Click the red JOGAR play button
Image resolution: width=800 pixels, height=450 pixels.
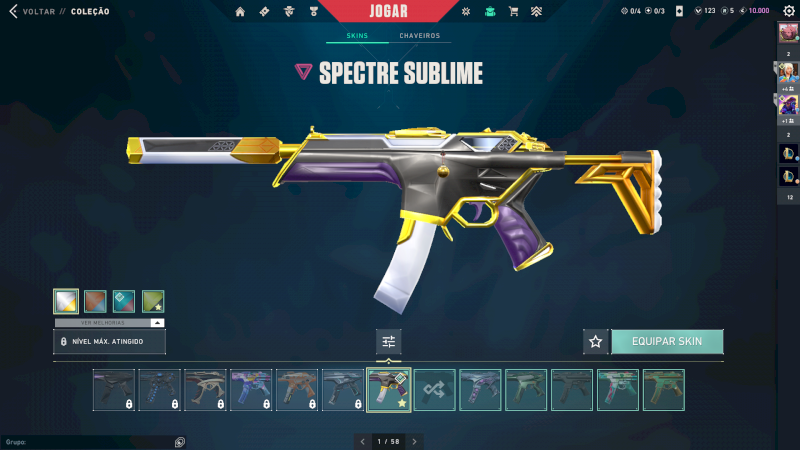click(386, 11)
